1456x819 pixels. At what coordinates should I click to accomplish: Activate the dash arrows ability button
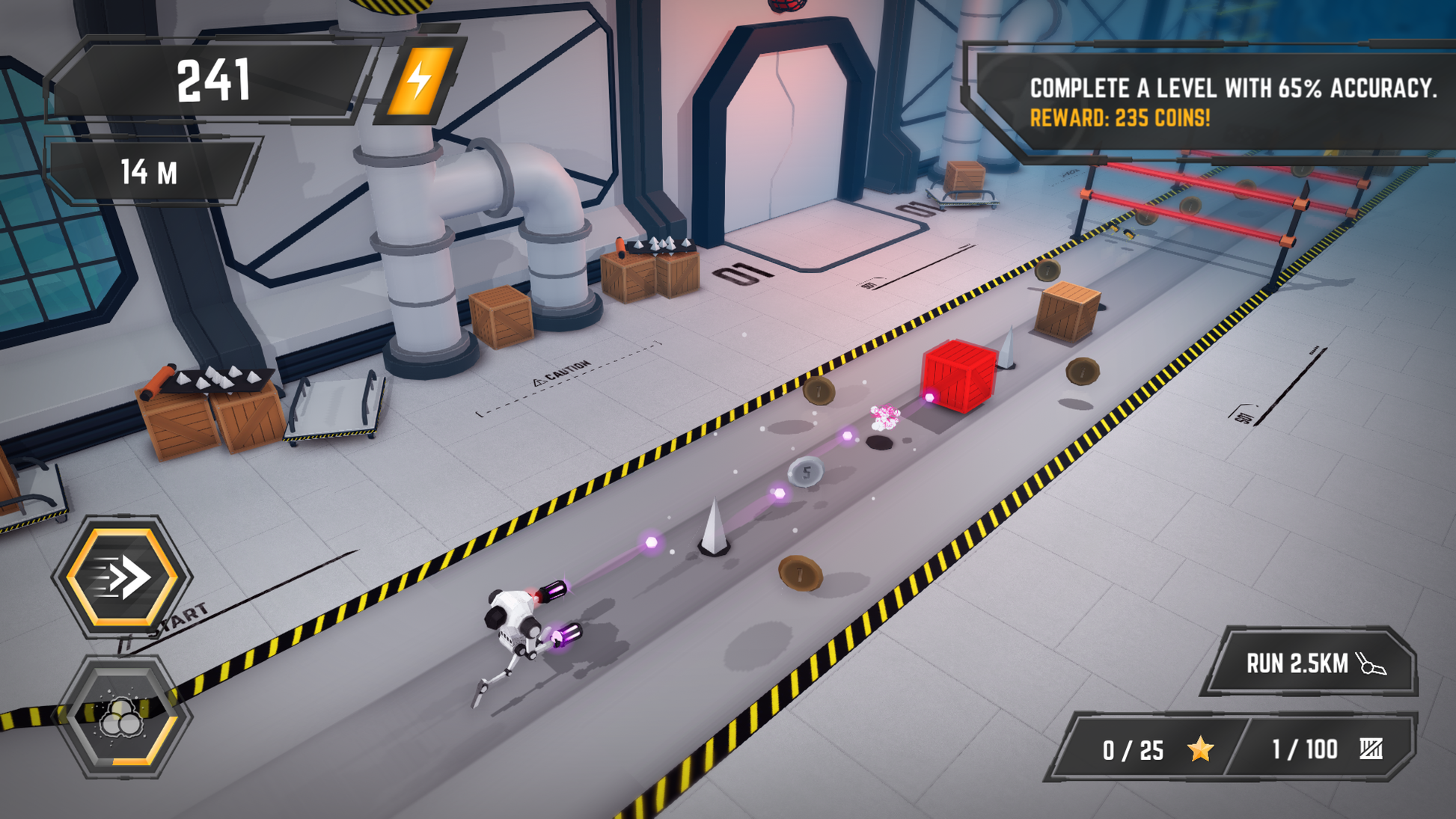tap(122, 576)
